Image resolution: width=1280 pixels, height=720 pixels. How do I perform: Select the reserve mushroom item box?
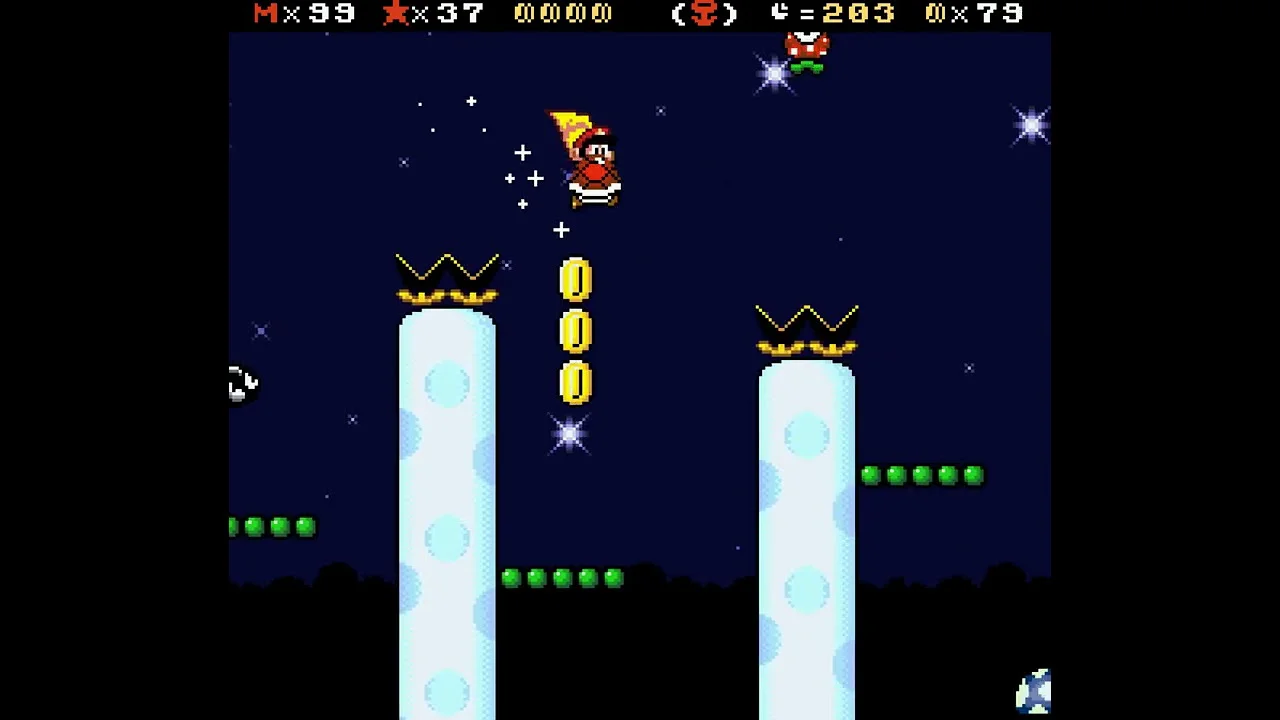tap(704, 14)
